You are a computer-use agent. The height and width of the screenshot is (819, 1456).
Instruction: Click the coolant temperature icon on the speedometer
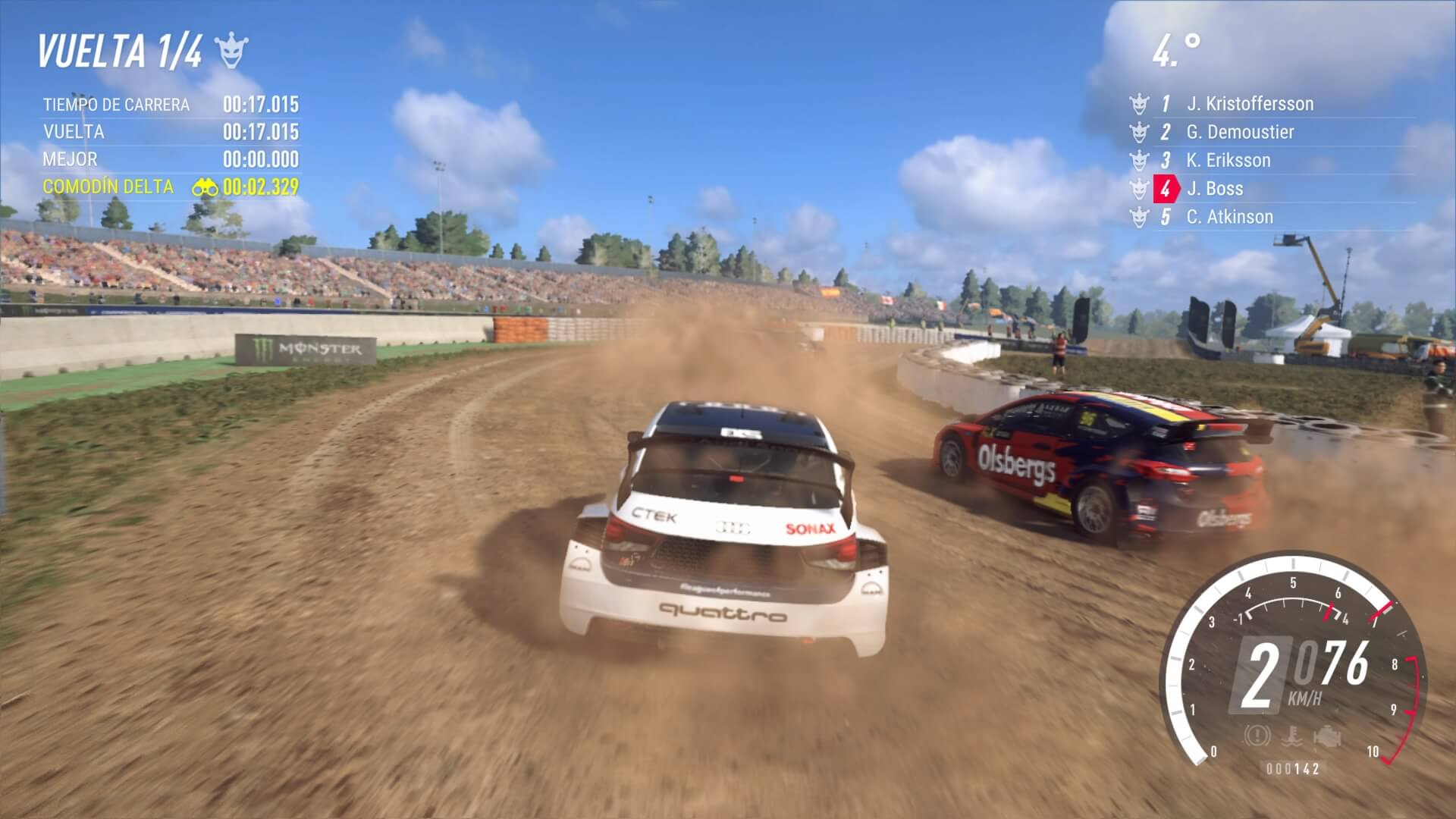click(x=1291, y=736)
